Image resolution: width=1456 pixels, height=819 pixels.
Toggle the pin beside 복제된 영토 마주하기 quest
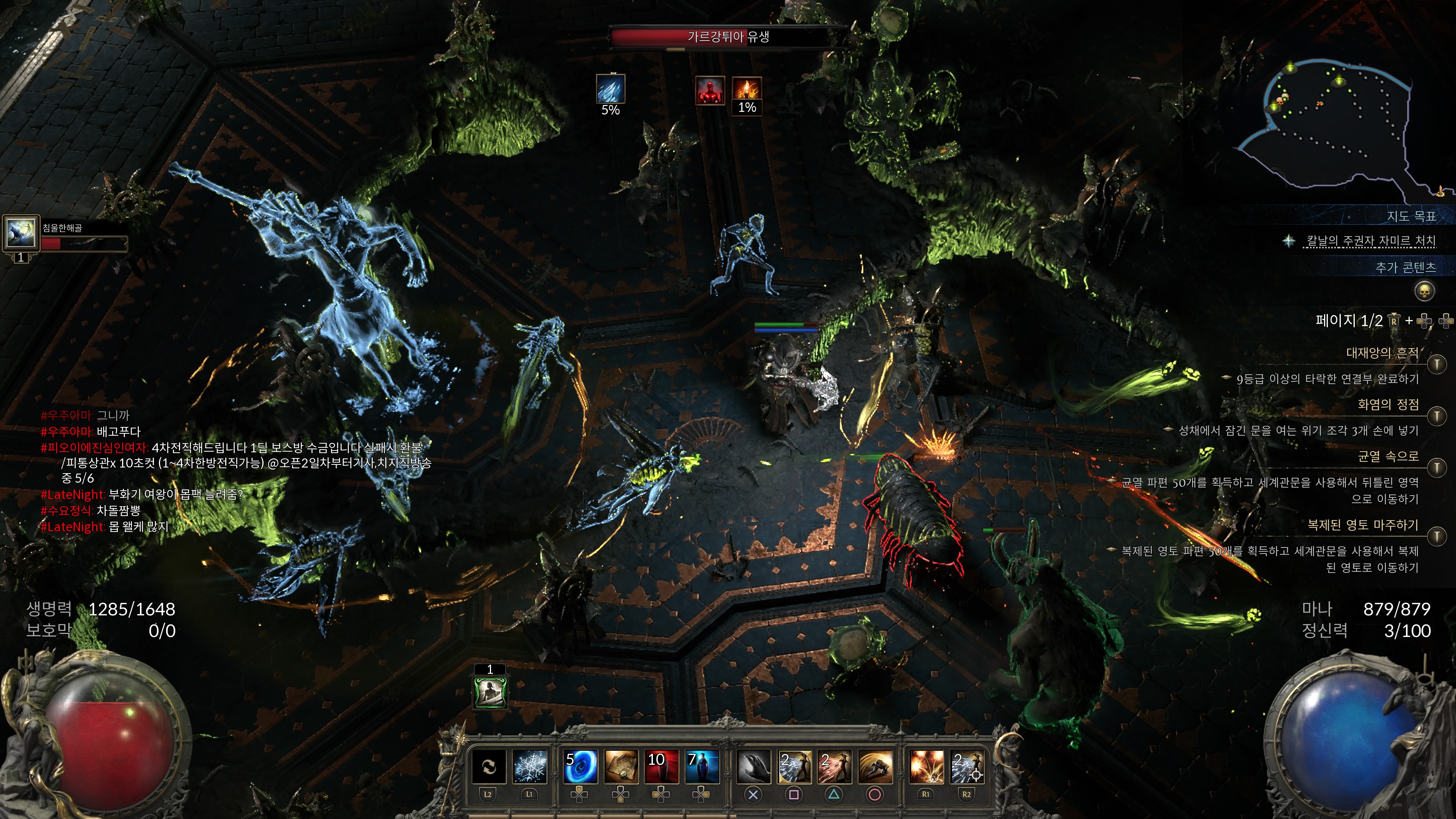coord(1437,535)
